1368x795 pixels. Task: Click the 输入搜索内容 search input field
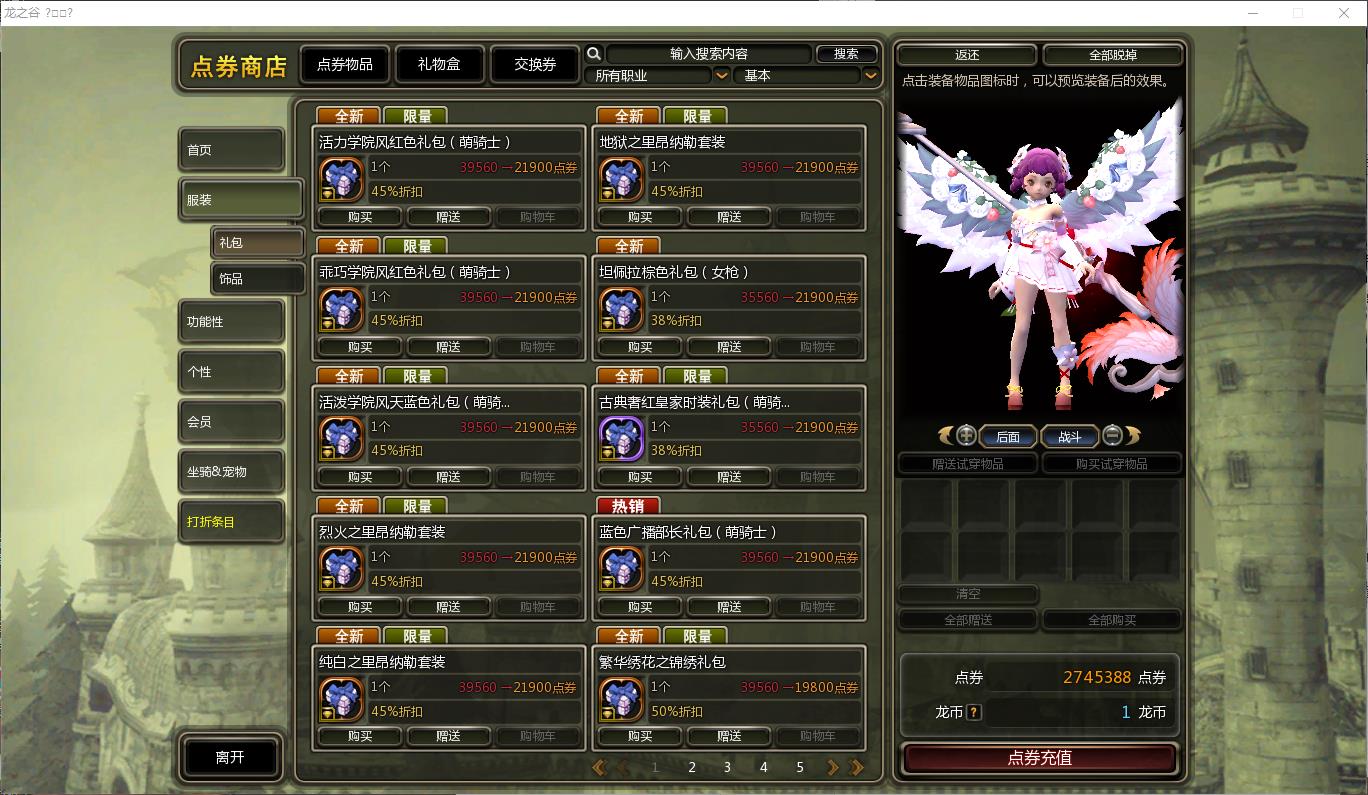710,53
